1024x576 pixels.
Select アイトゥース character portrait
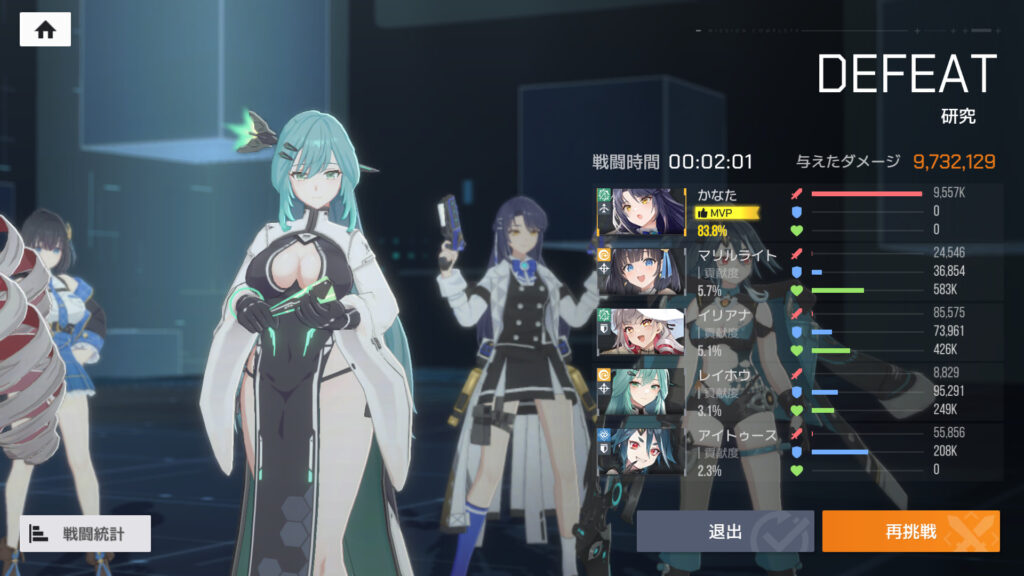coord(649,451)
